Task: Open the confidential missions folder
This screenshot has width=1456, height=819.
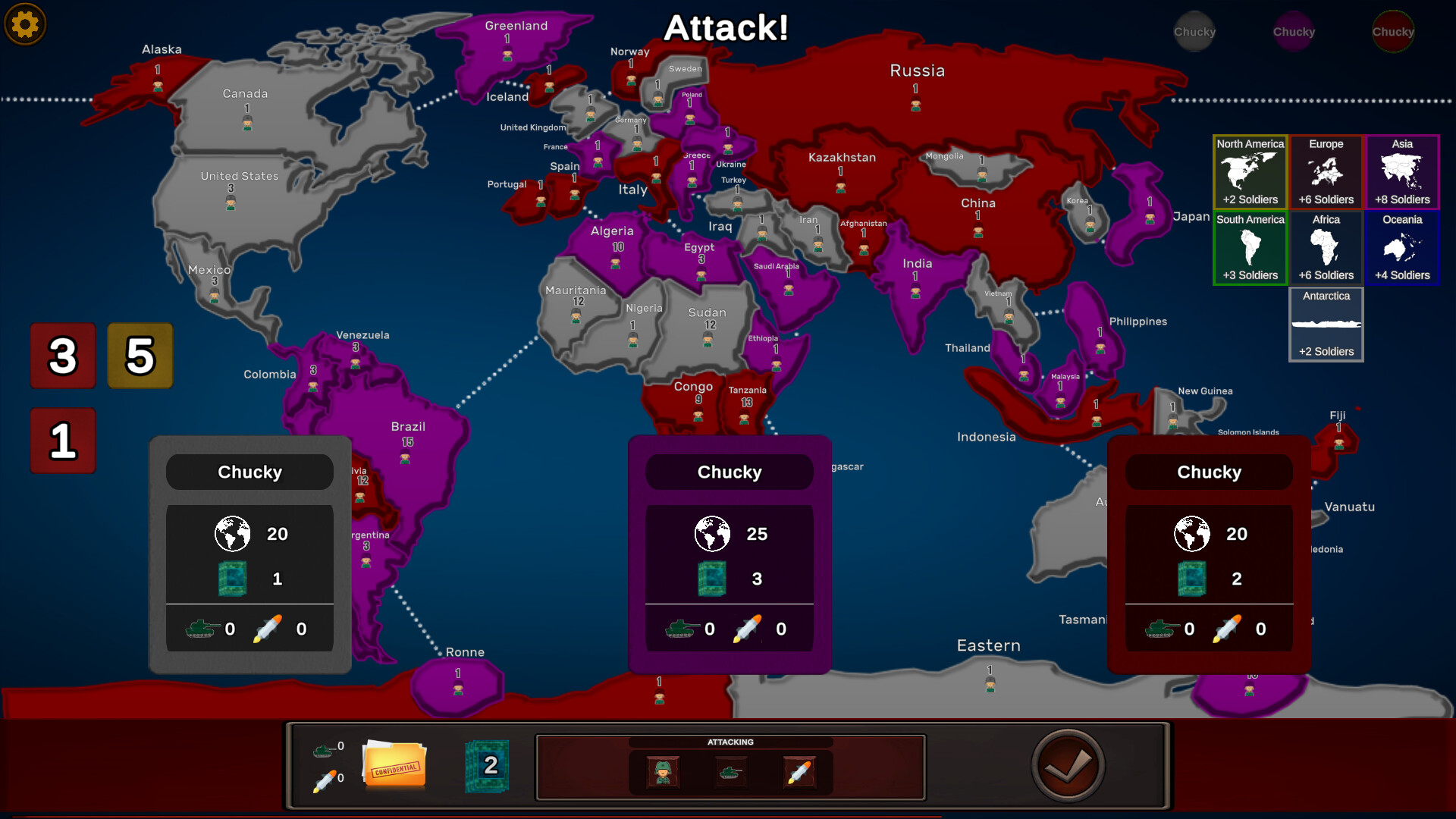Action: pyautogui.click(x=394, y=766)
